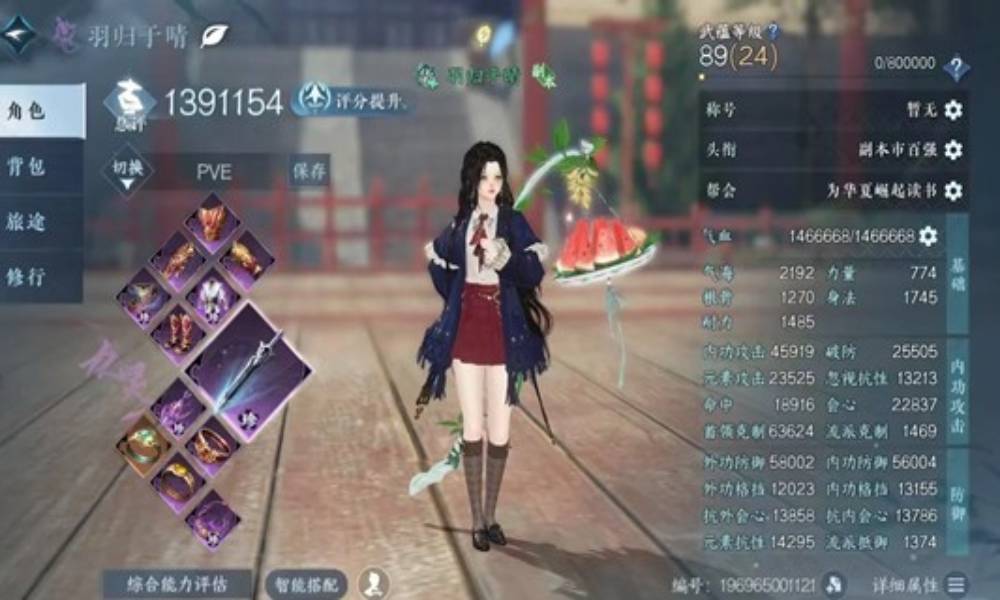
Task: Save the loadout with 保存
Action: click(310, 171)
